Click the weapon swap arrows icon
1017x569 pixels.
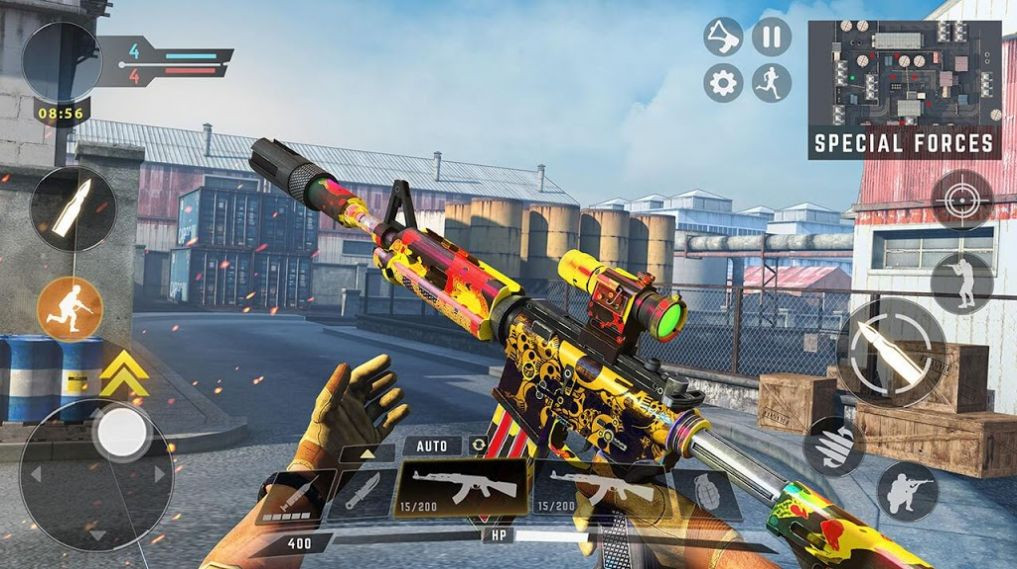click(479, 445)
